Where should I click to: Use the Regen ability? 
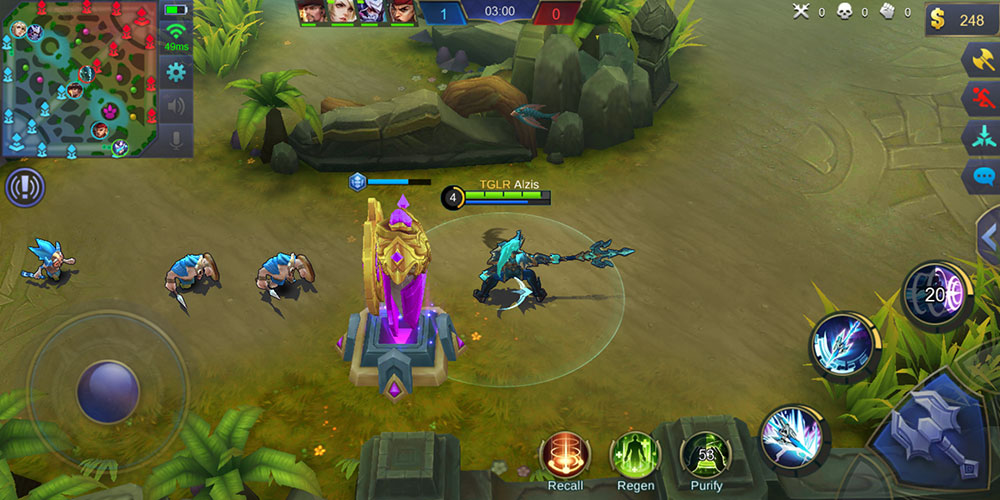635,455
